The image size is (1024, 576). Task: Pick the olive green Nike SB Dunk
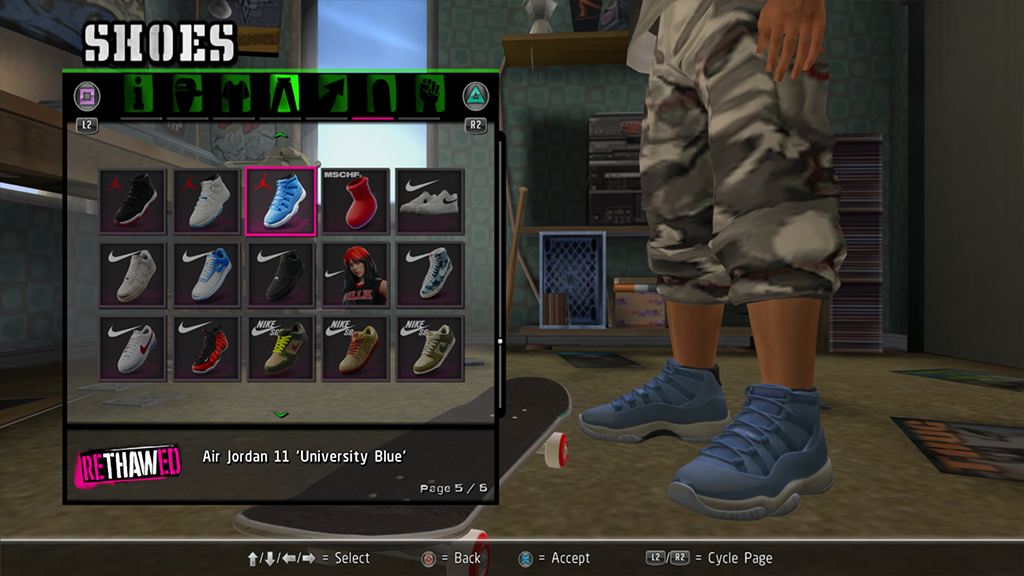click(429, 349)
